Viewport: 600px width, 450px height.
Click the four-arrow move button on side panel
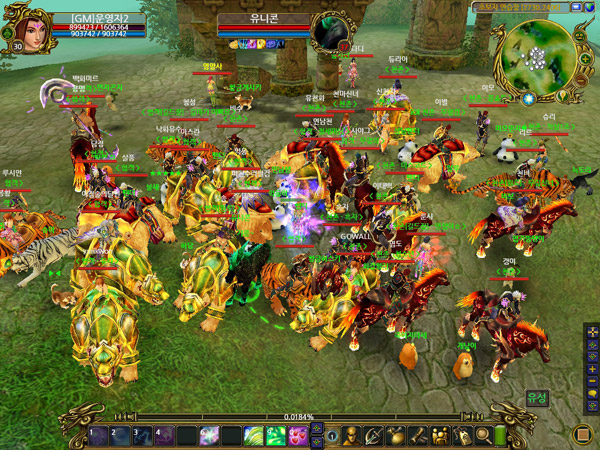click(592, 331)
